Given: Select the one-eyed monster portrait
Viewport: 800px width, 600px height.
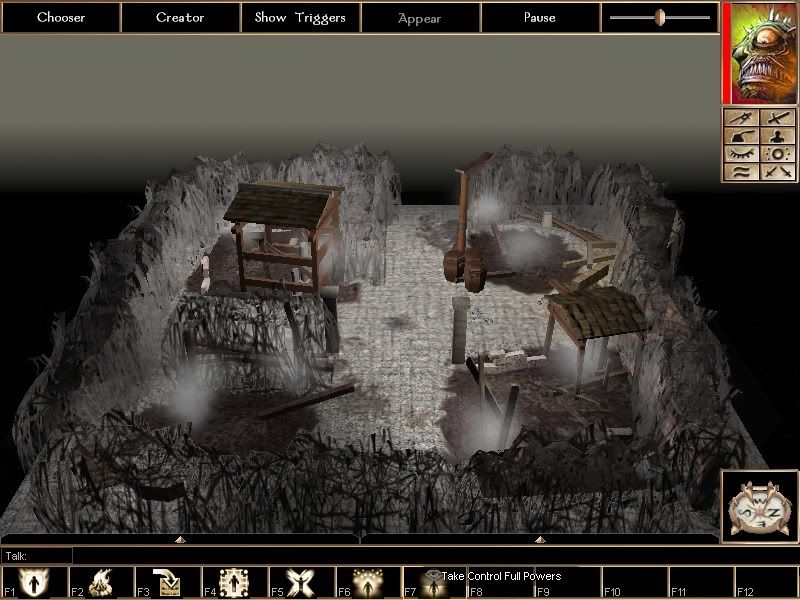Looking at the screenshot, I should [x=760, y=52].
